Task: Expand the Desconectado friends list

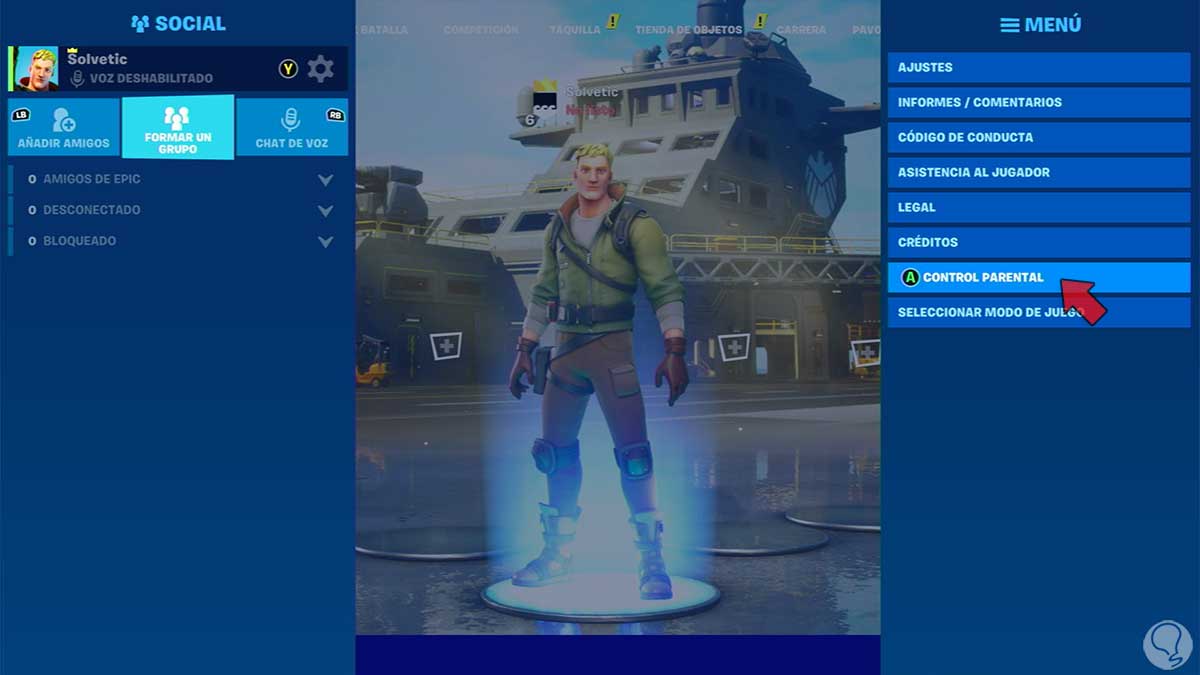Action: pyautogui.click(x=325, y=211)
